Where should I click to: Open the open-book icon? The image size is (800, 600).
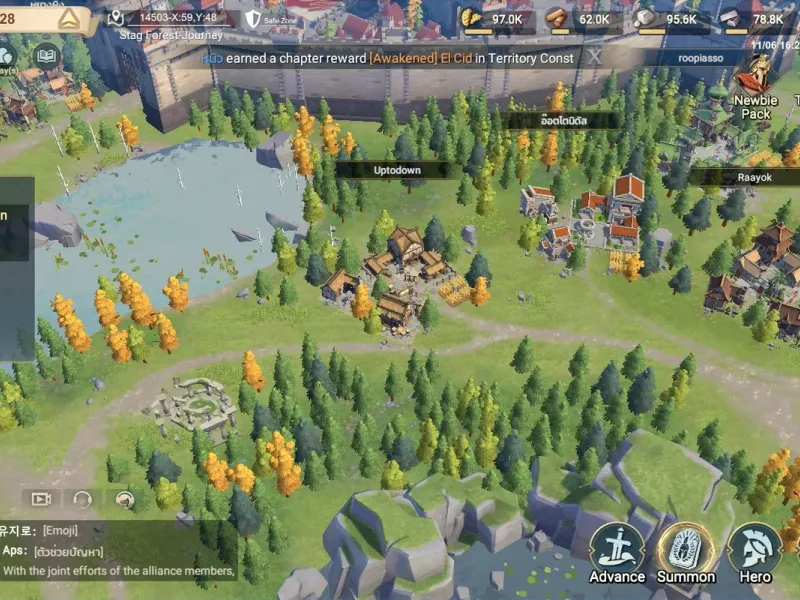(x=45, y=56)
